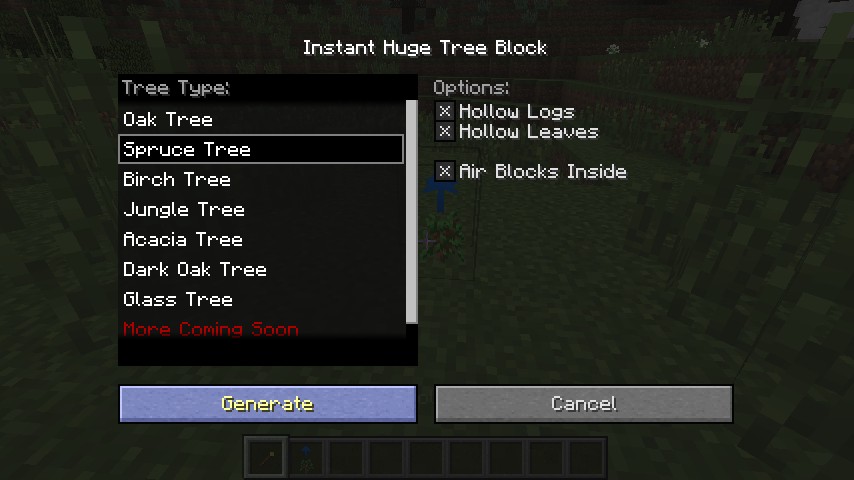Click the tree type list scrollbar
The height and width of the screenshot is (480, 854).
coord(411,210)
